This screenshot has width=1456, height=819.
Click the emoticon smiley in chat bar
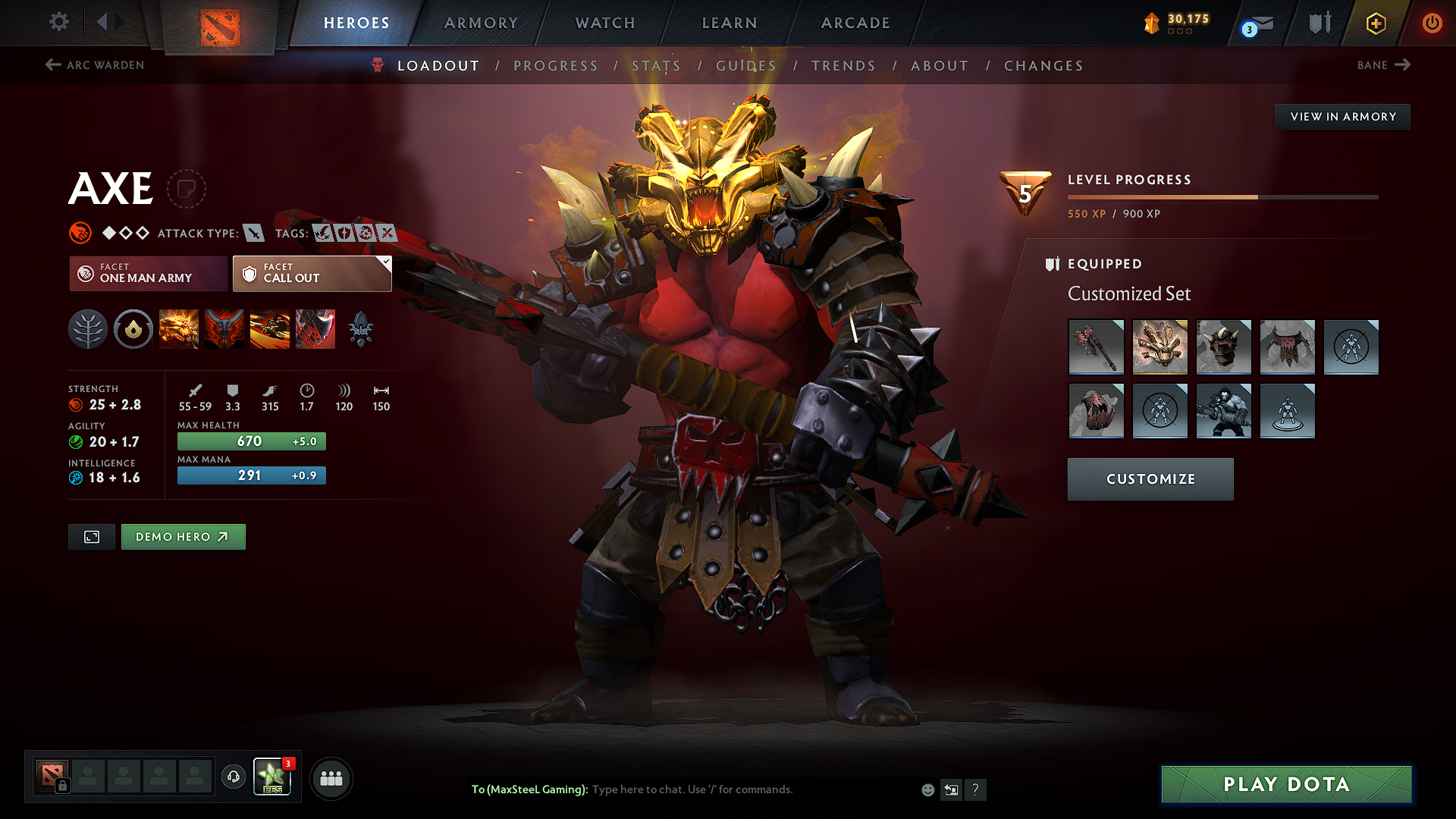point(927,789)
